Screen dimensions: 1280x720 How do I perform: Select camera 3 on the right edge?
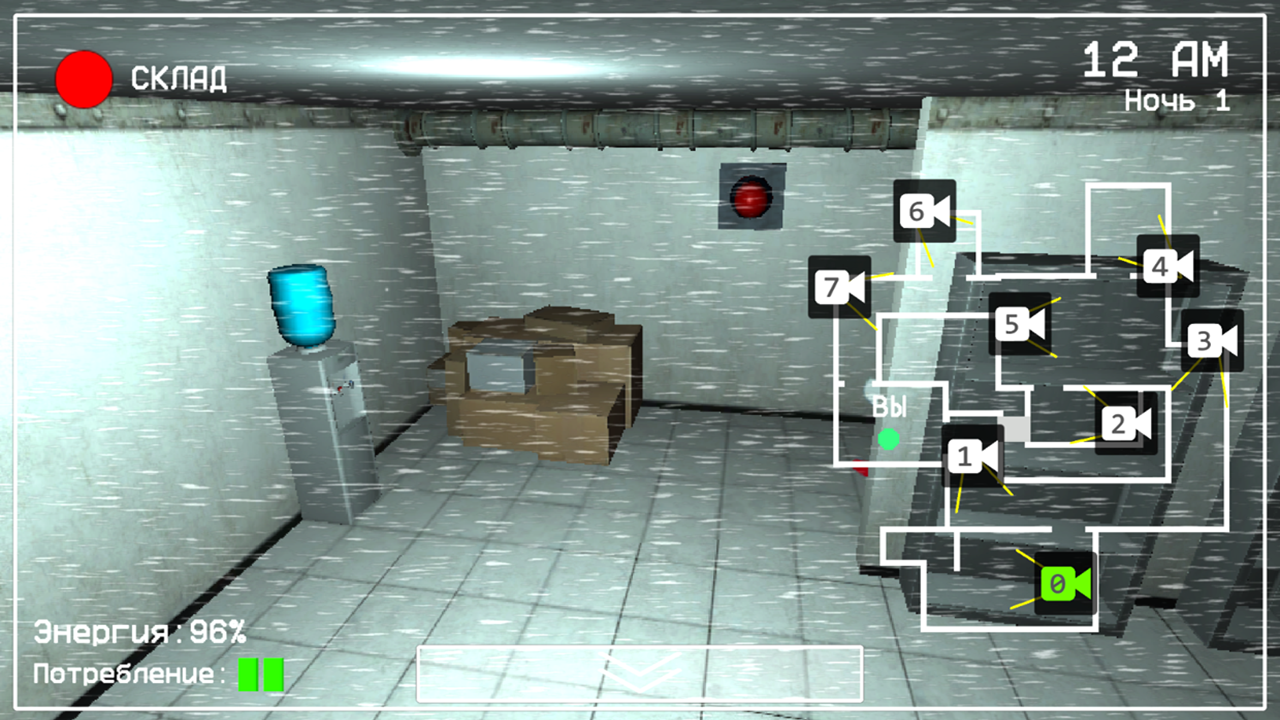point(1212,340)
